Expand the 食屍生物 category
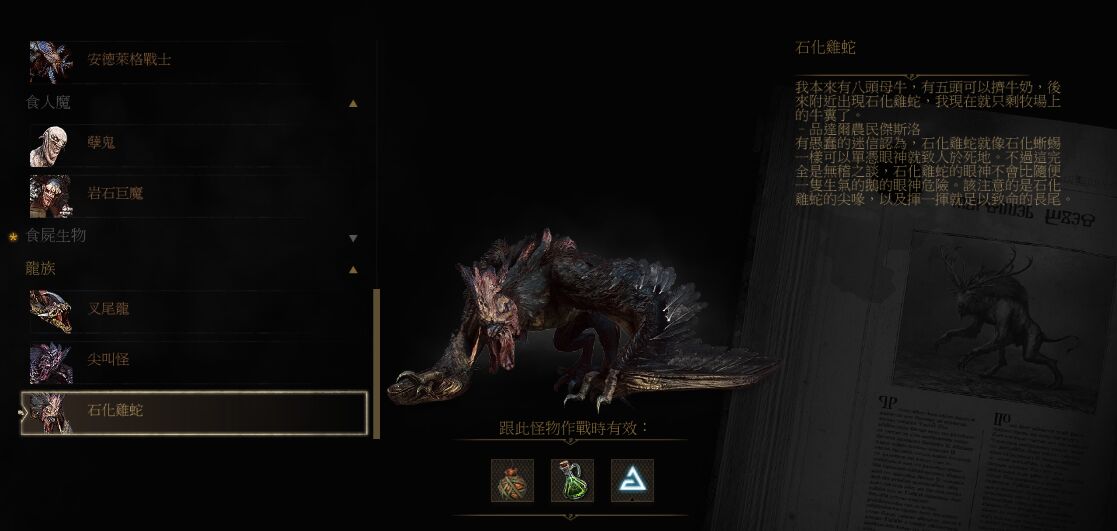Image resolution: width=1117 pixels, height=531 pixels. pyautogui.click(x=353, y=238)
